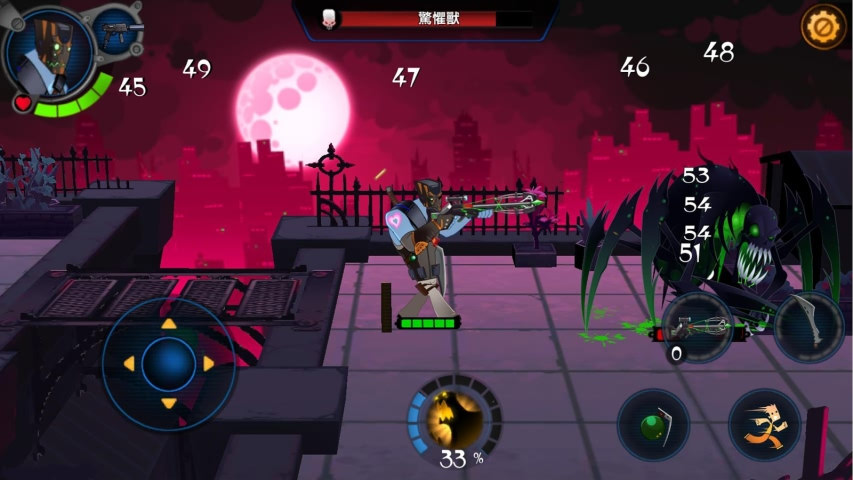The height and width of the screenshot is (480, 853).
Task: Swing the scythe melee attack
Action: point(807,327)
